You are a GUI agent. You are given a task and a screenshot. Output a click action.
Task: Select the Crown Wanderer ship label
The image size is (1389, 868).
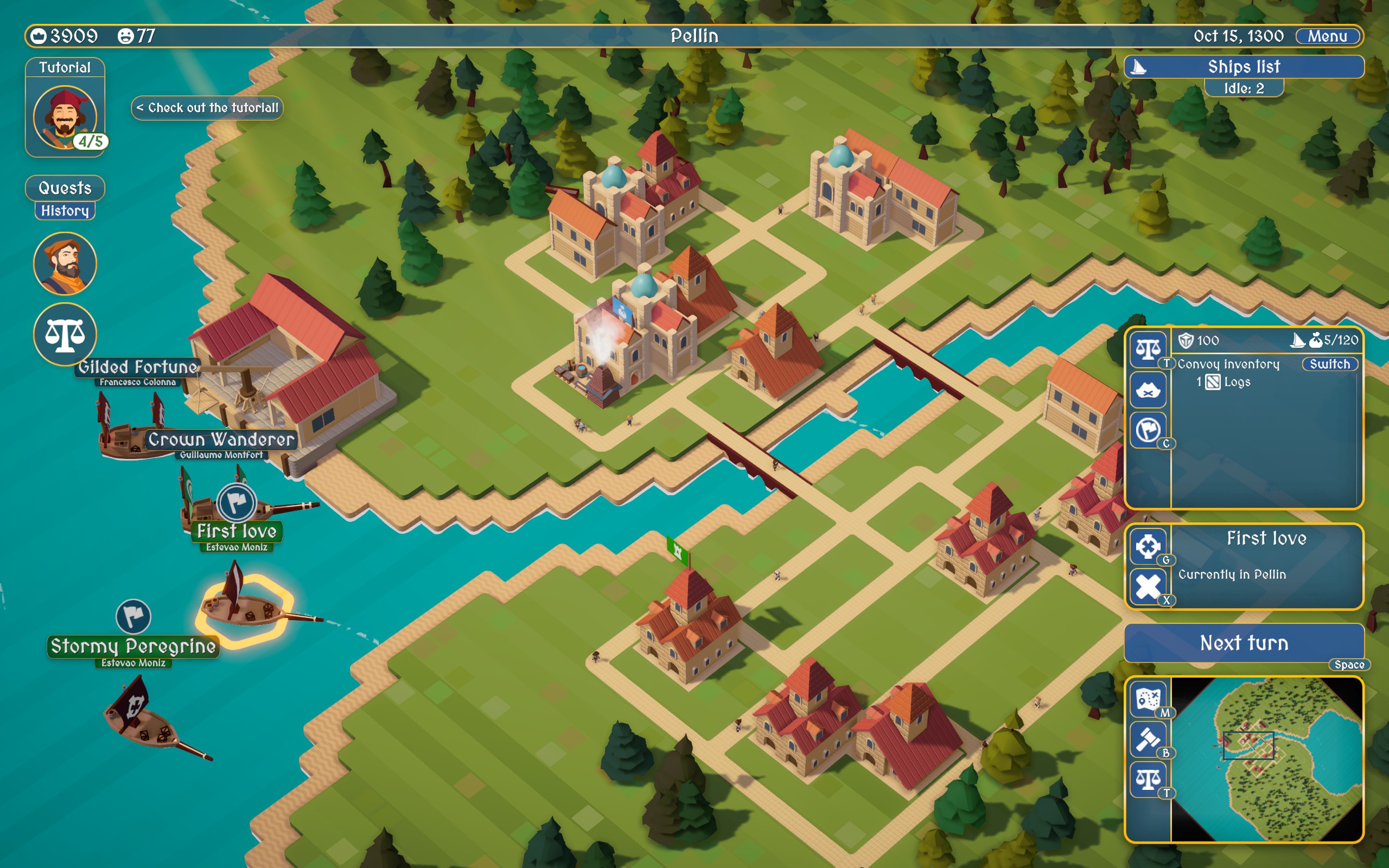click(x=221, y=440)
